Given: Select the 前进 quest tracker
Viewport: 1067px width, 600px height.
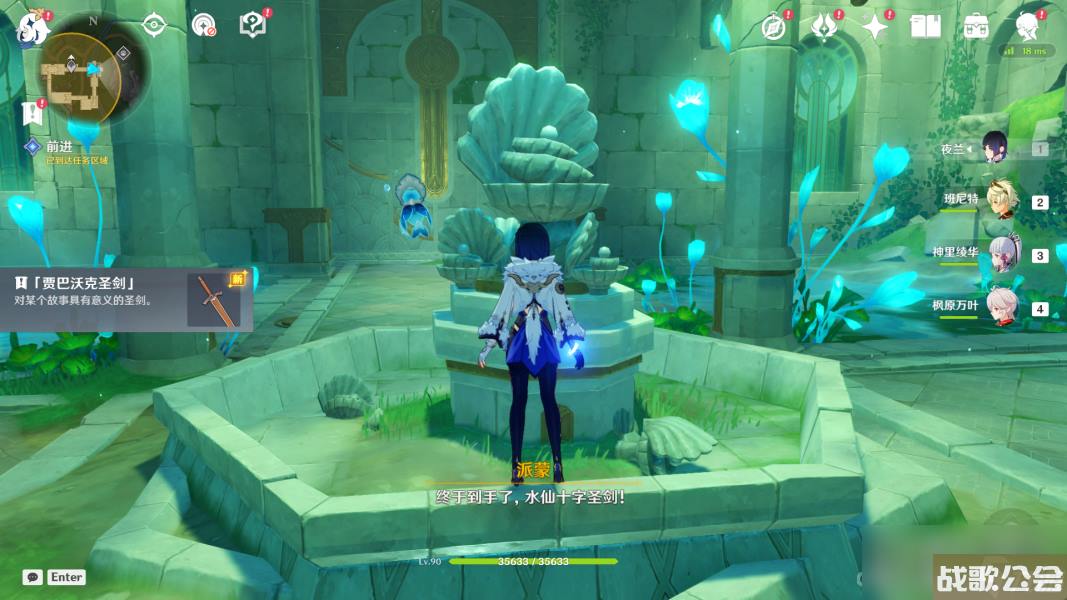Looking at the screenshot, I should click(x=60, y=147).
